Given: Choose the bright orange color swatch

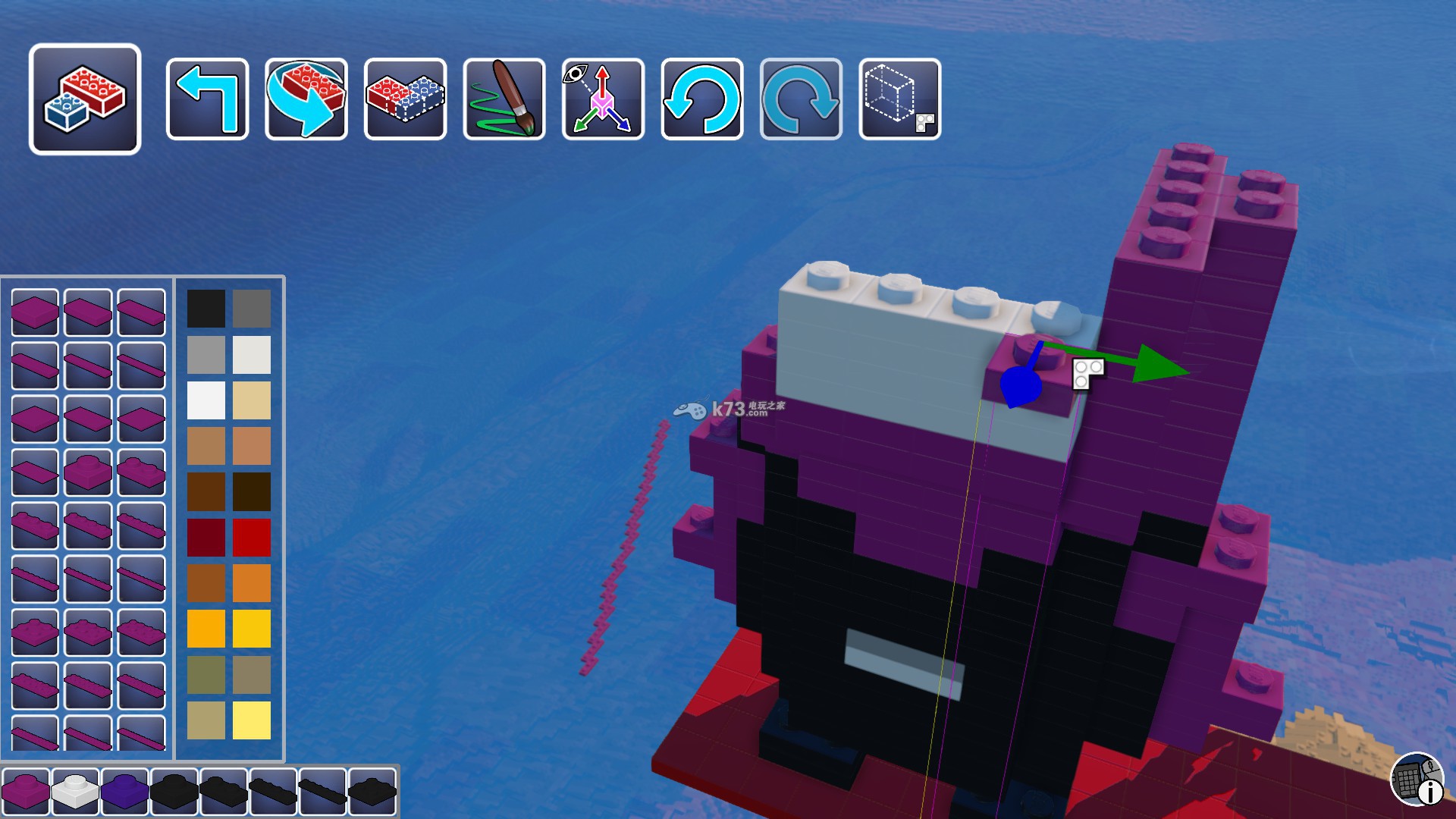Looking at the screenshot, I should [x=252, y=583].
